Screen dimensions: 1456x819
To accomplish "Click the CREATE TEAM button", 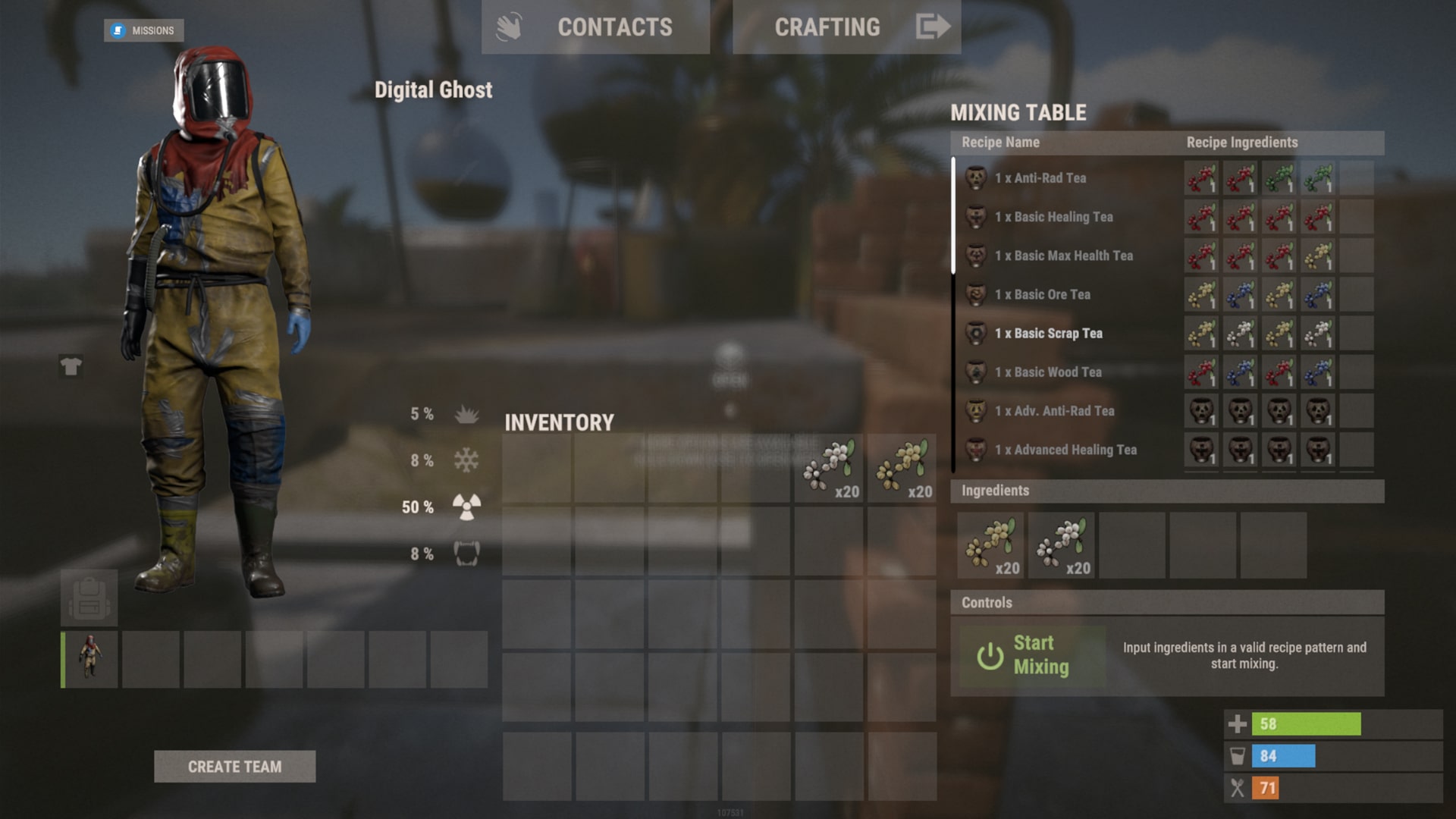I will (x=234, y=767).
